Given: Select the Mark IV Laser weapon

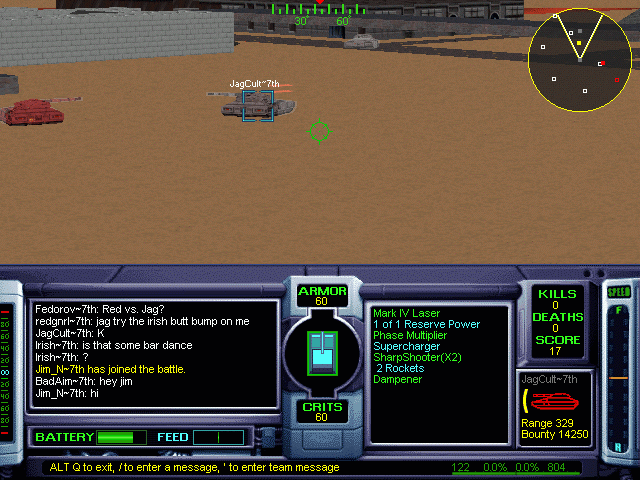Looking at the screenshot, I should 405,313.
